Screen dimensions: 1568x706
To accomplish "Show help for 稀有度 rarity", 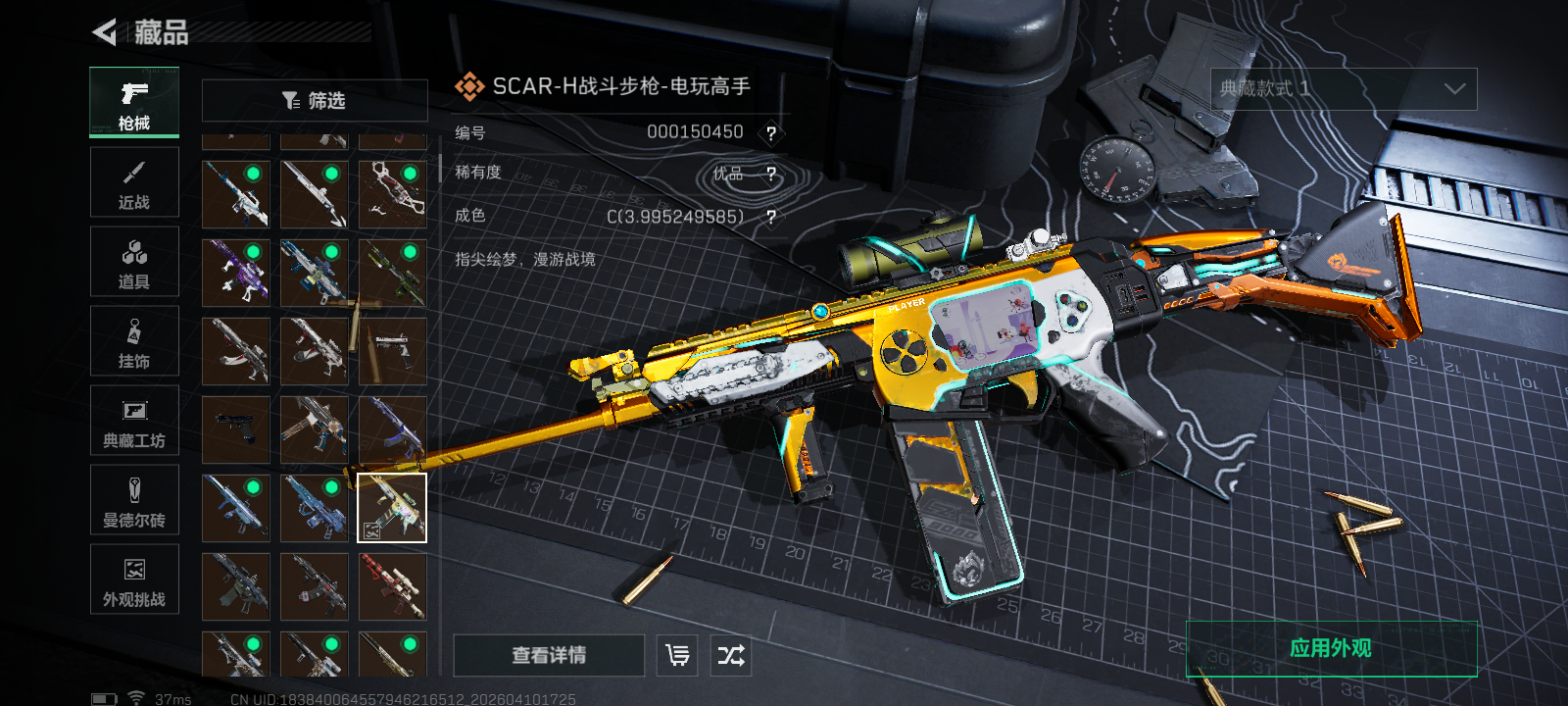I will (x=771, y=175).
